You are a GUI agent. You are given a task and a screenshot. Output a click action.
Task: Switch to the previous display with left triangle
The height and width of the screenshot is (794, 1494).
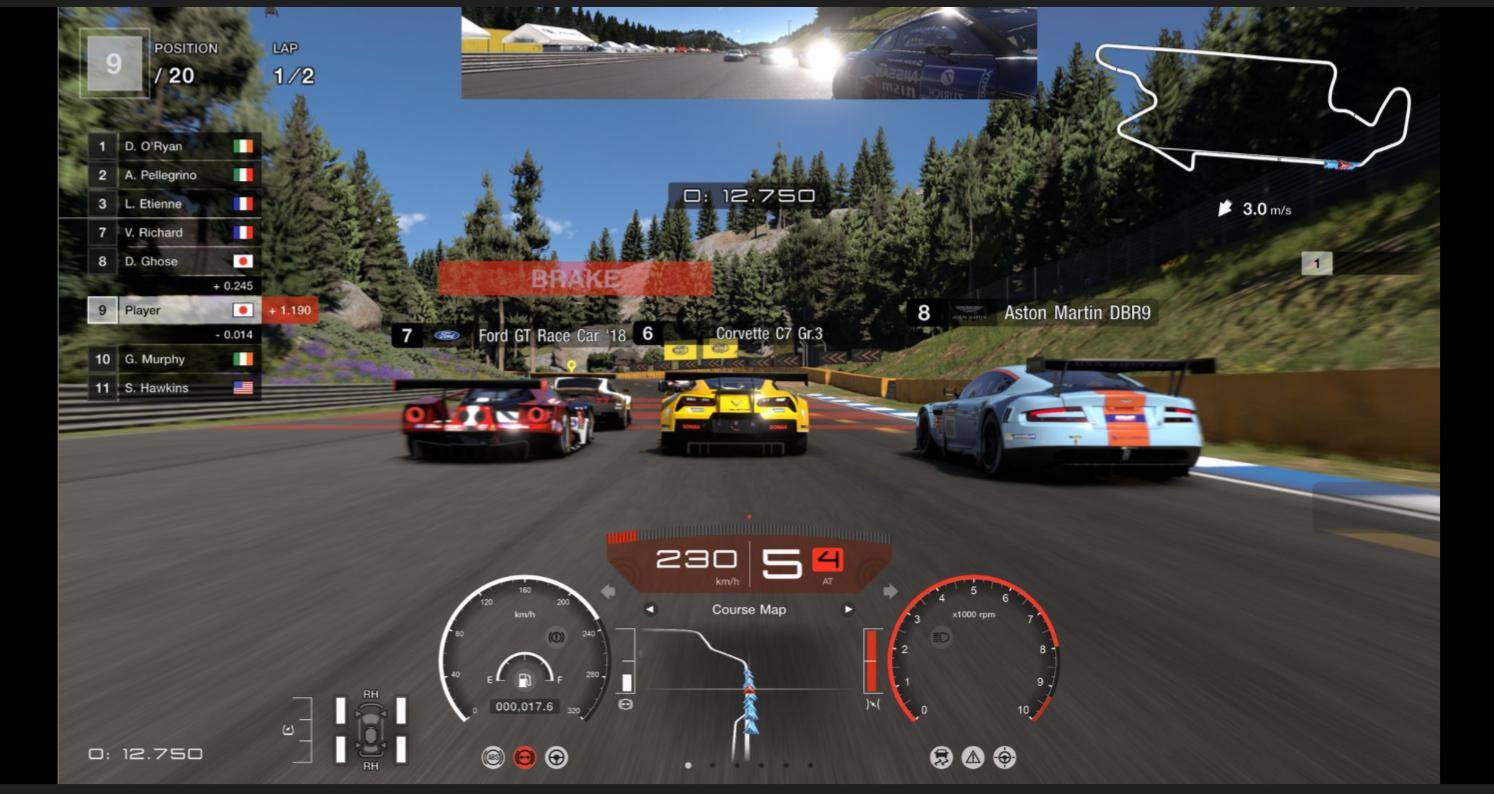click(650, 610)
